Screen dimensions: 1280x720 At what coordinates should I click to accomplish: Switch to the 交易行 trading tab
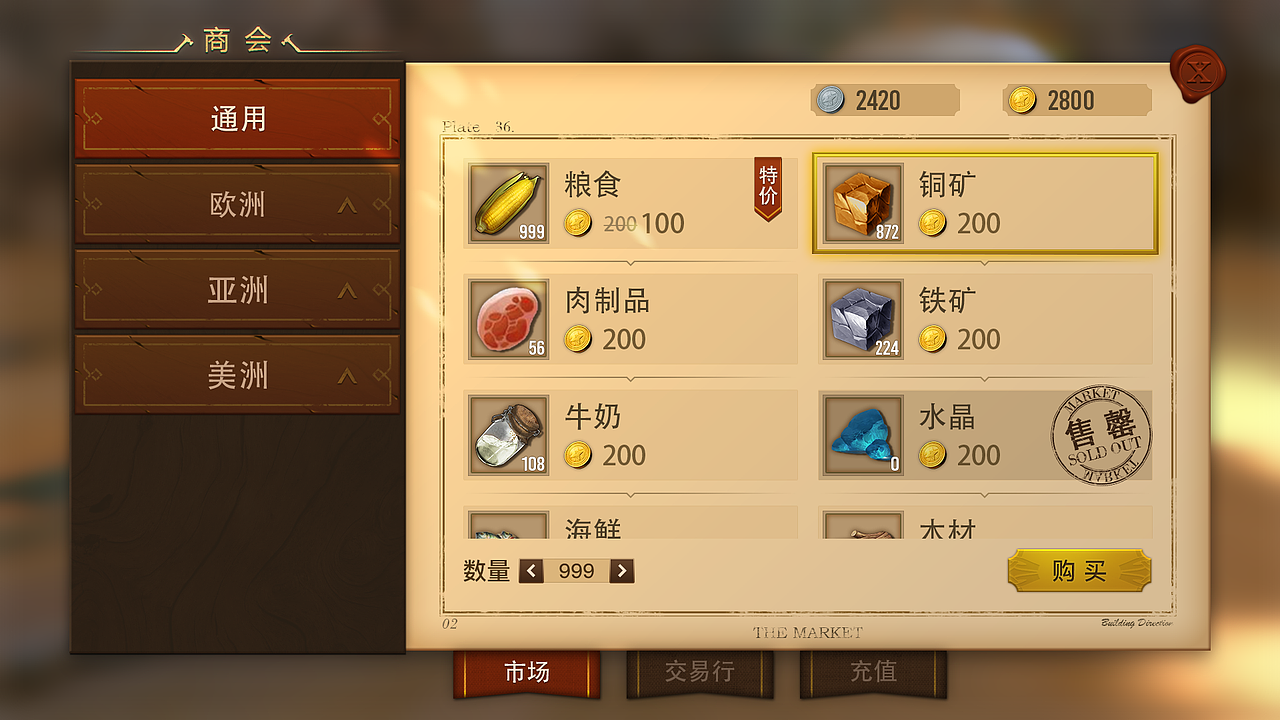700,671
